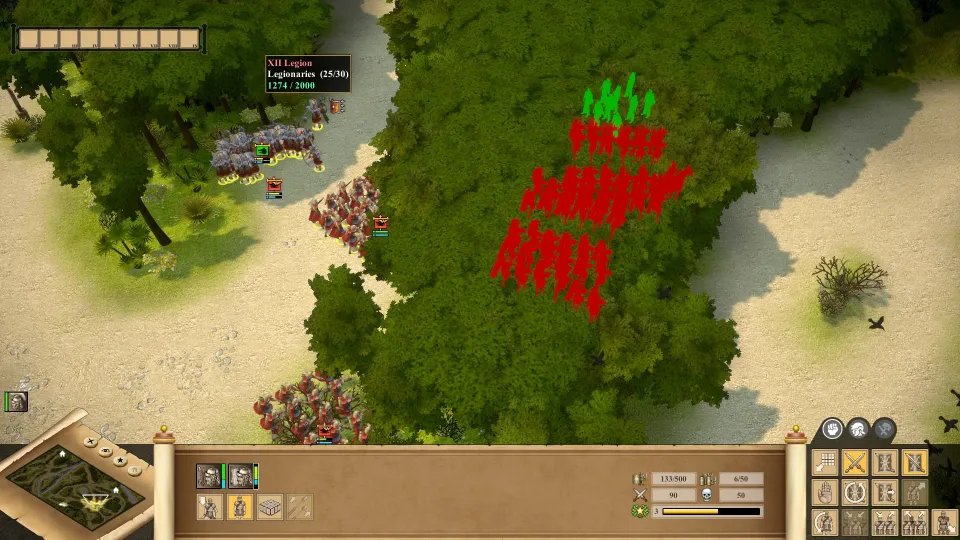This screenshot has height=540, width=960.
Task: Choose the highlighted standing soldier stance
Action: pyautogui.click(x=240, y=507)
